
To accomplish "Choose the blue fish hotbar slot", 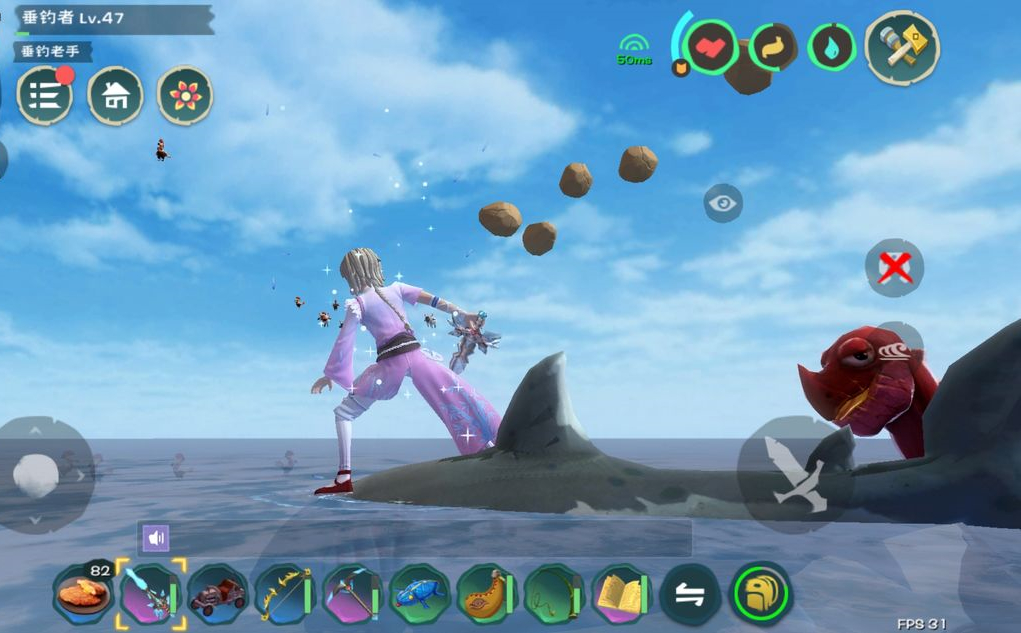I will pos(419,595).
